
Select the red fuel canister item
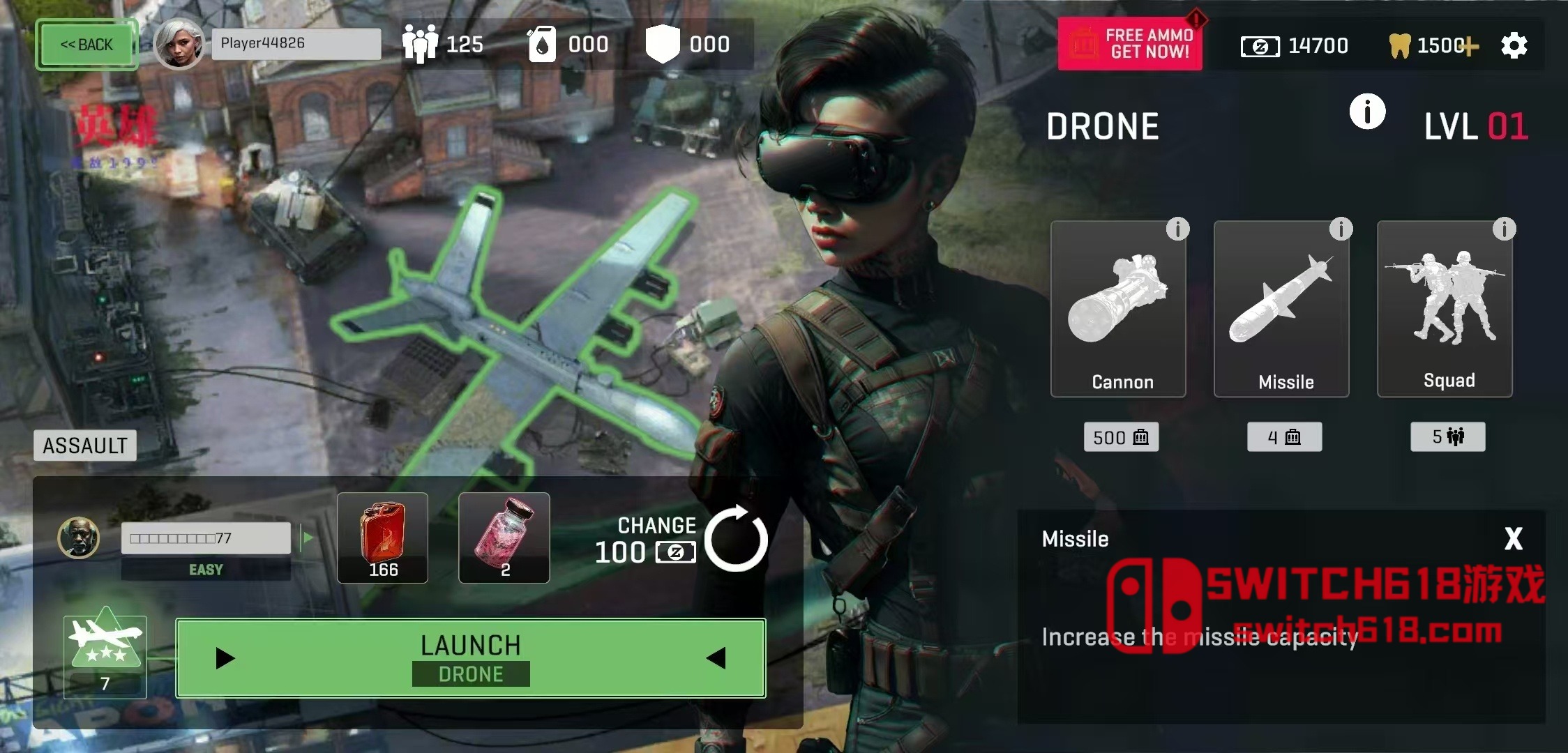(x=382, y=538)
